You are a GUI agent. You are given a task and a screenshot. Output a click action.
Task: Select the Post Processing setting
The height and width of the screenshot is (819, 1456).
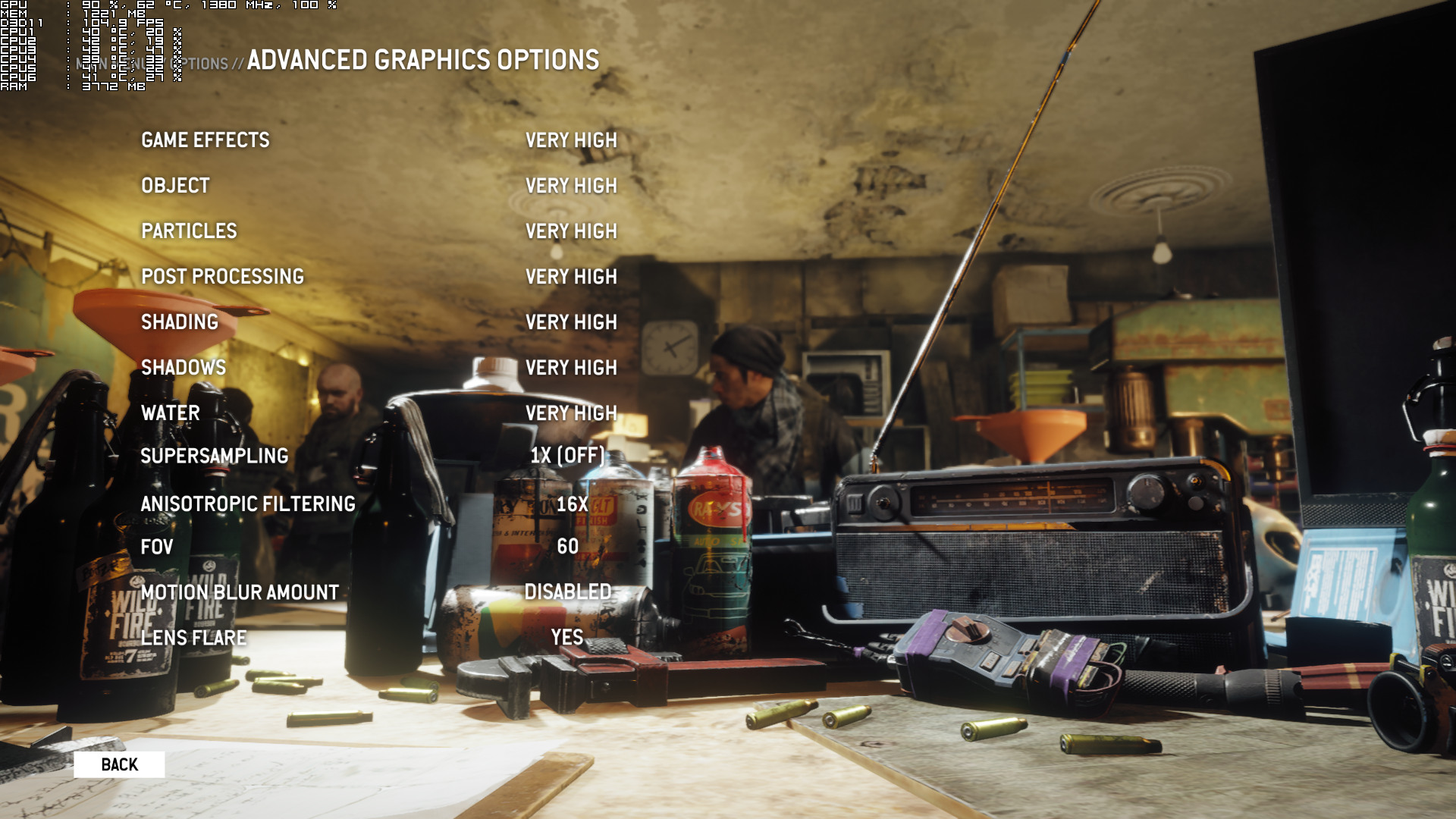pos(222,277)
